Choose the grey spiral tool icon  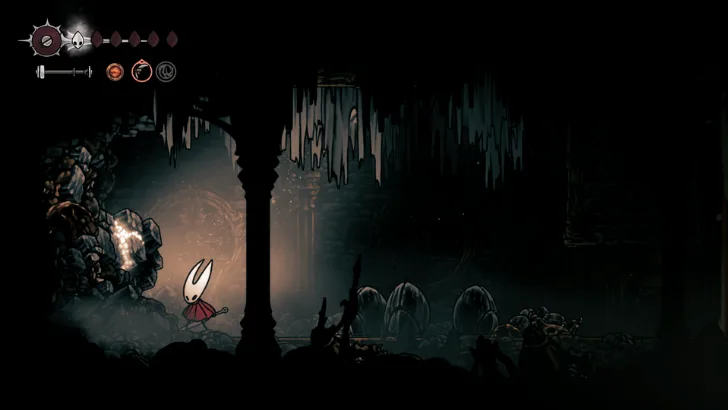click(165, 72)
